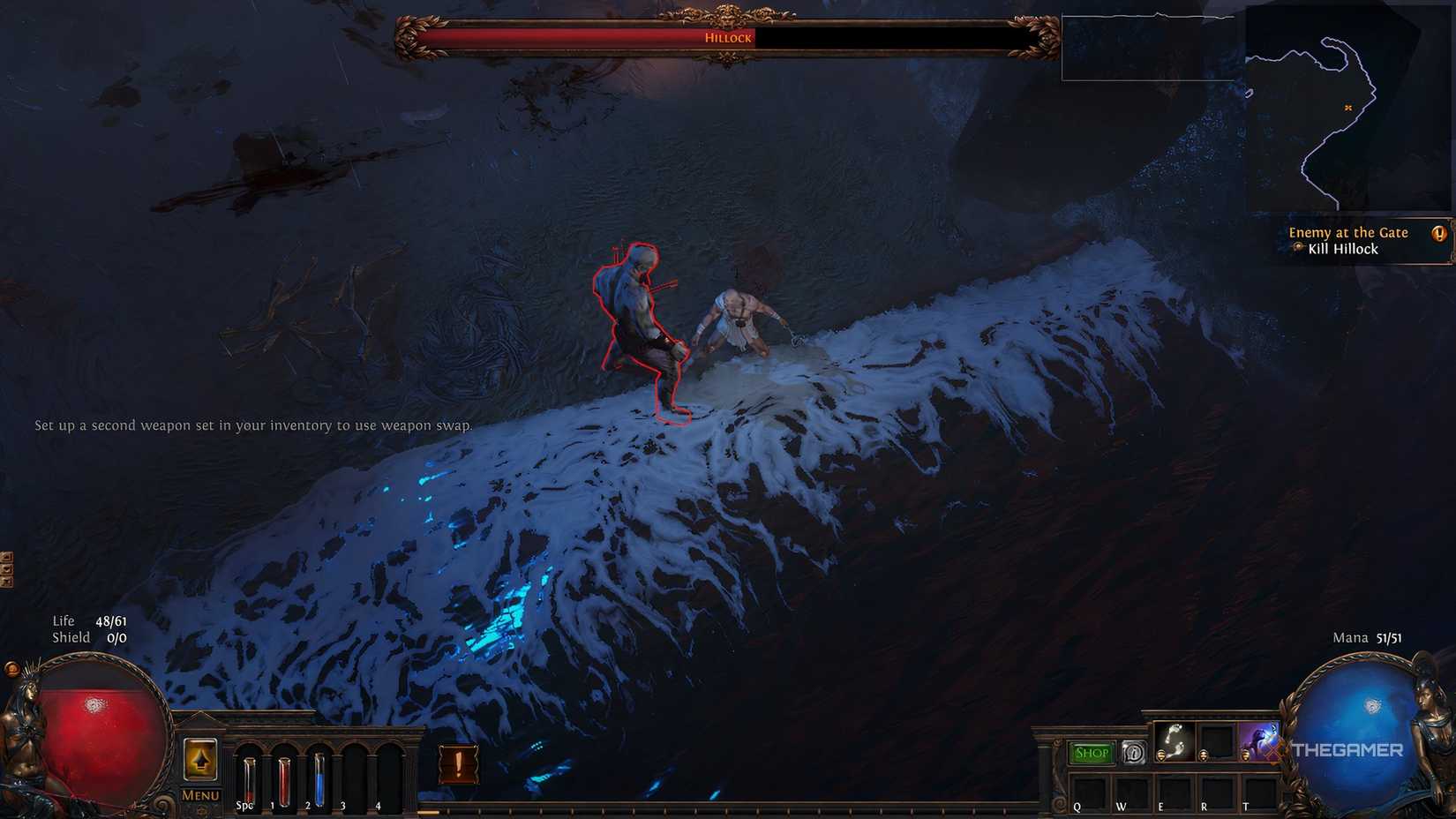Viewport: 1456px width, 819px height.
Task: Select Hillock's name plate at the top
Action: (728, 38)
